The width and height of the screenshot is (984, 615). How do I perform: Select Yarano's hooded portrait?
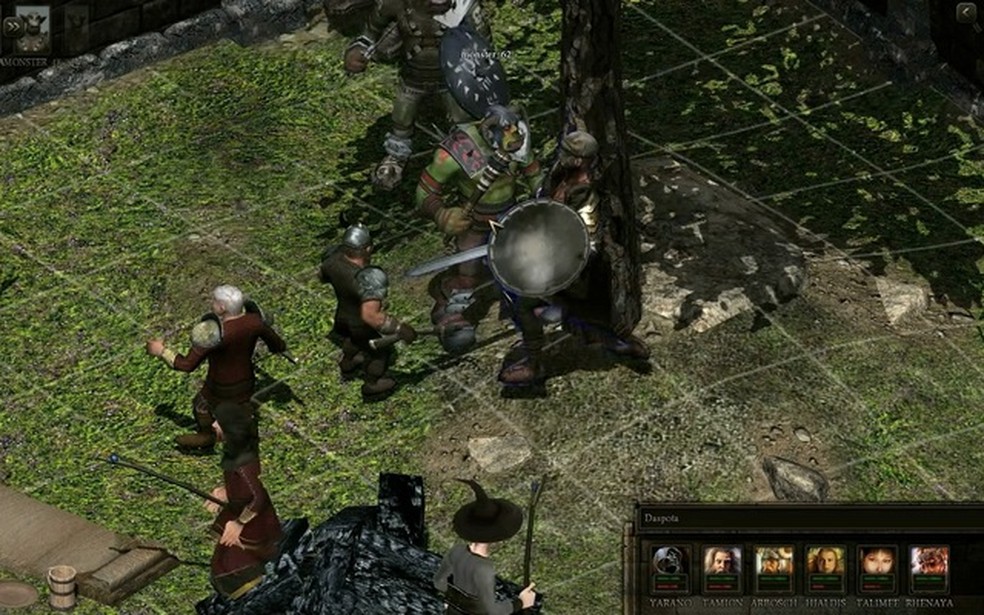[669, 564]
